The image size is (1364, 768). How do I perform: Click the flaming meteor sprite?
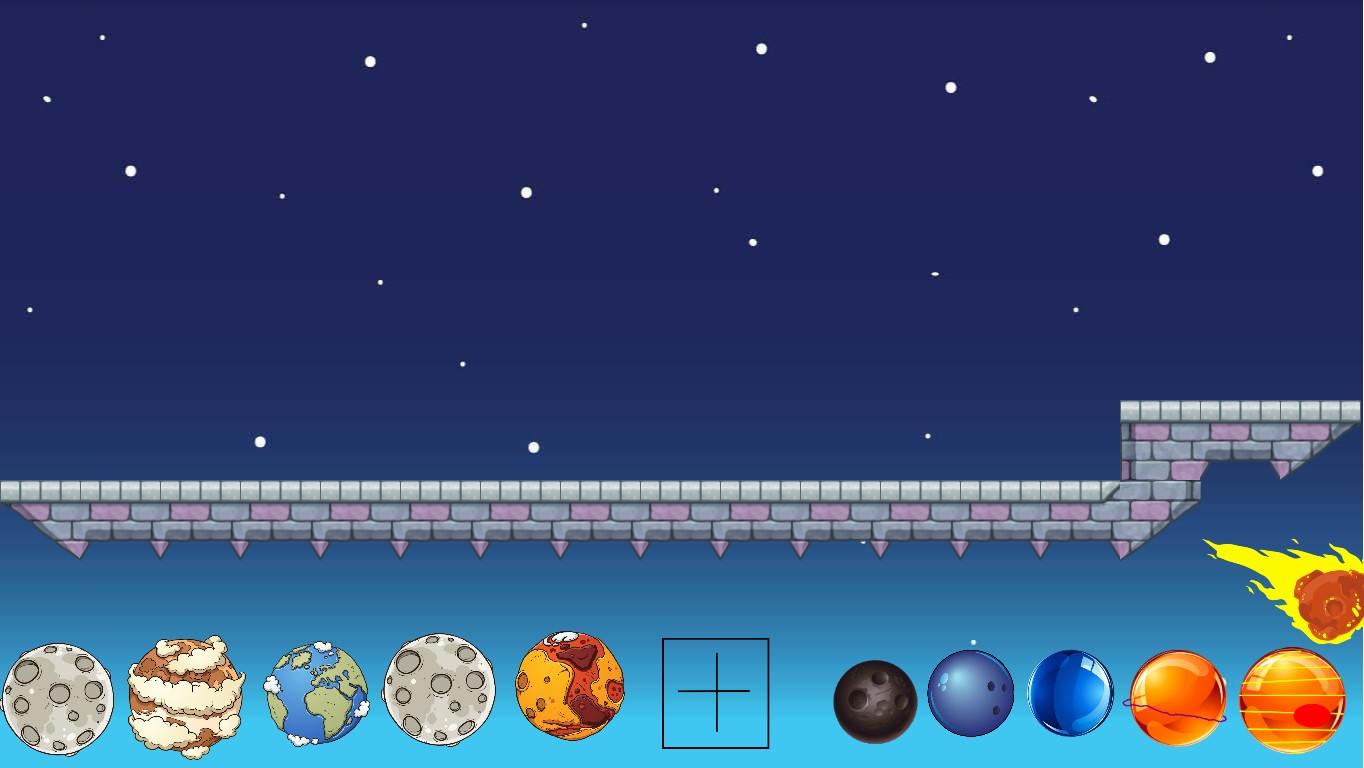(x=1300, y=590)
